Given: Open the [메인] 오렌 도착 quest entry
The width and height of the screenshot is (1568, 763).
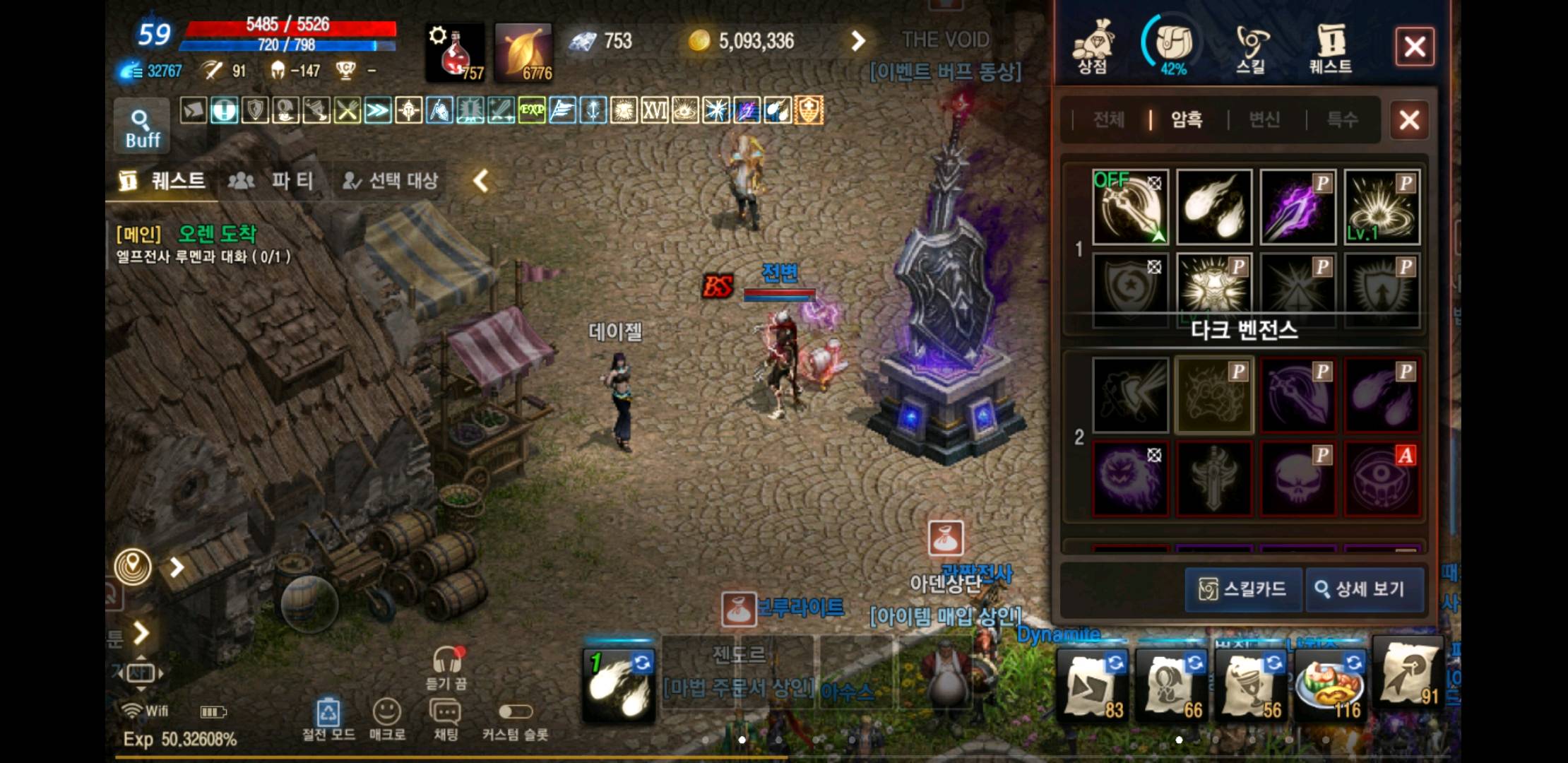Looking at the screenshot, I should pos(205,243).
